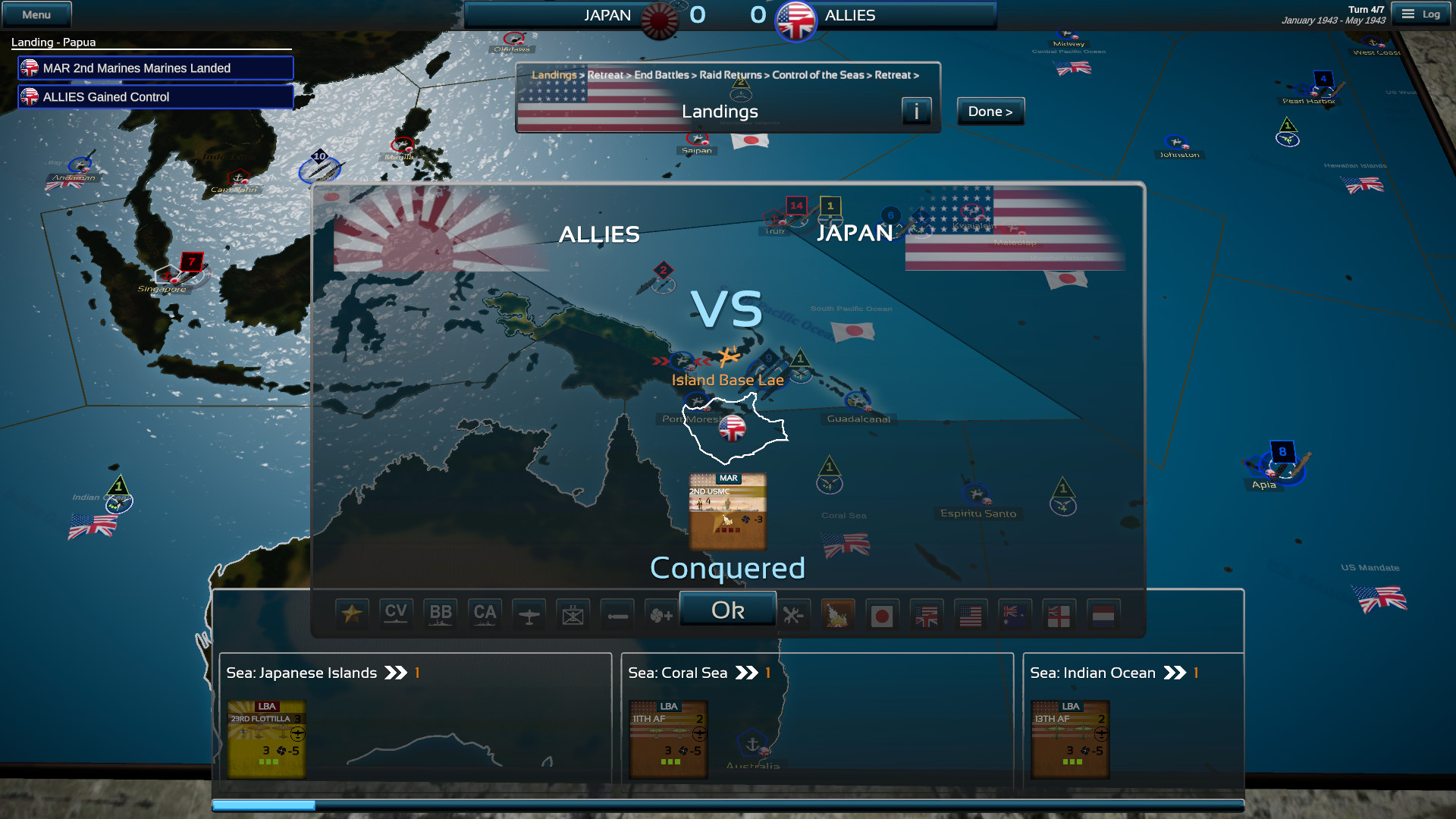
Task: Toggle the Netherlands flag filter
Action: (x=1103, y=613)
